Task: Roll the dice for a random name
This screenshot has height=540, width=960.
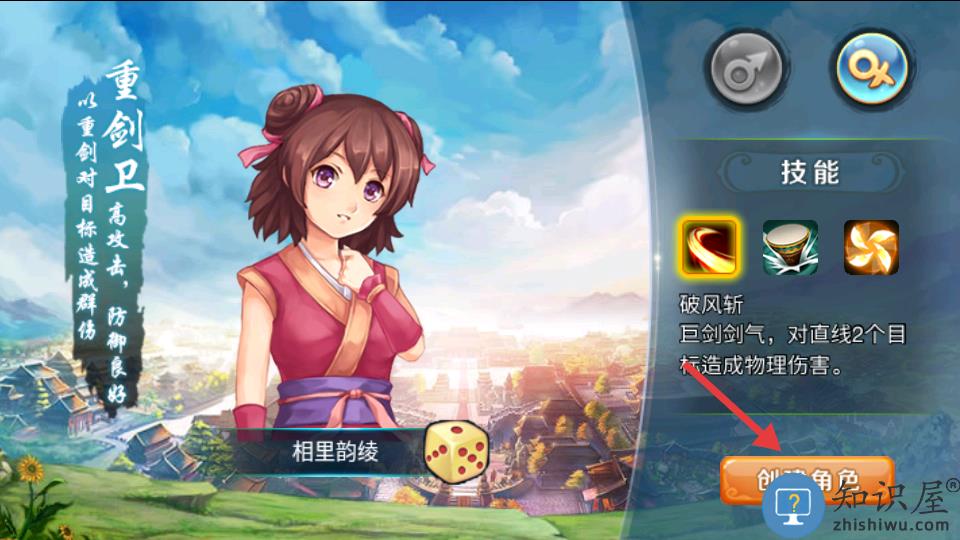Action: 456,451
